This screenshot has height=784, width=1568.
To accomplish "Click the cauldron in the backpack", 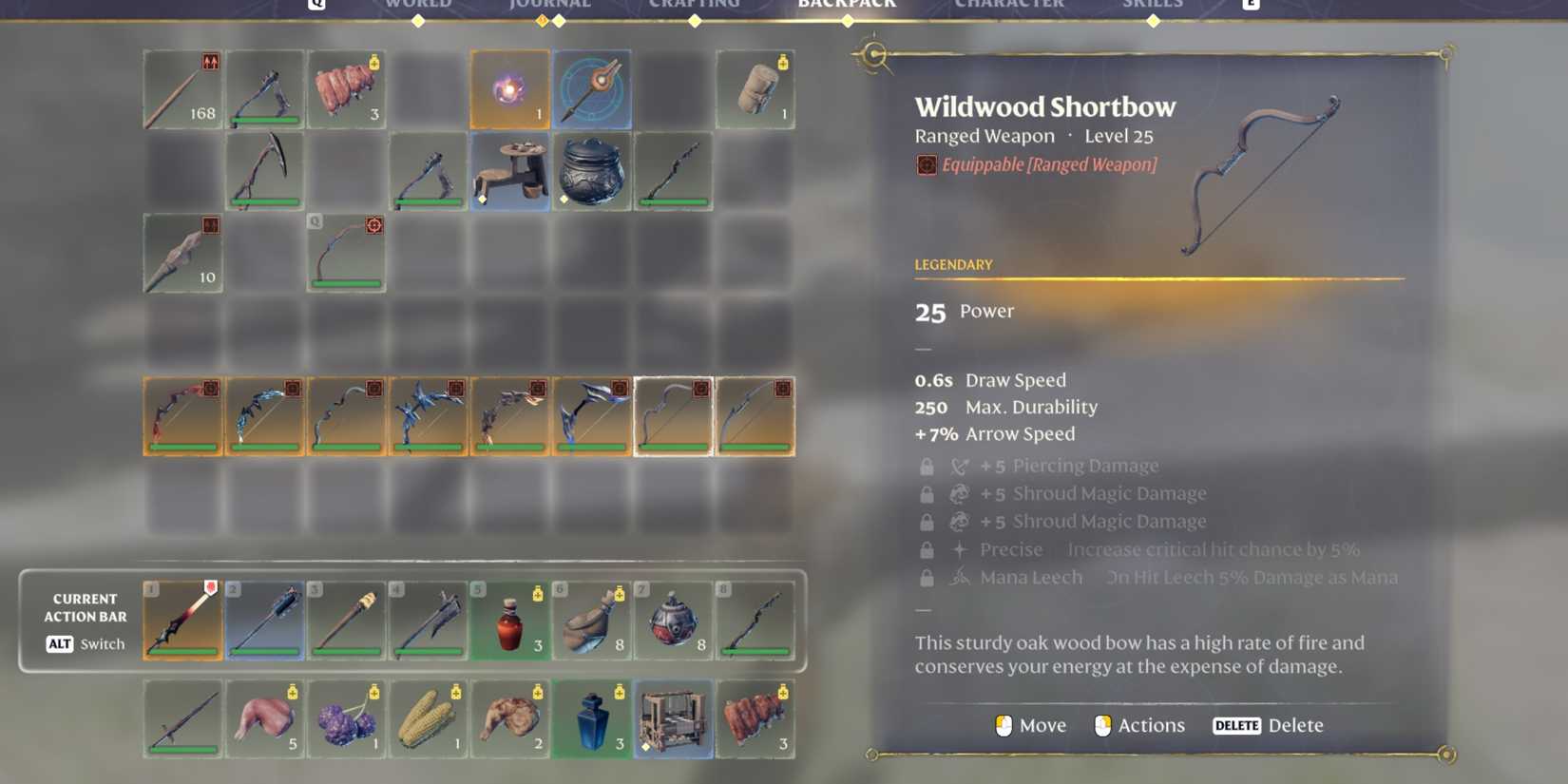I will point(591,172).
